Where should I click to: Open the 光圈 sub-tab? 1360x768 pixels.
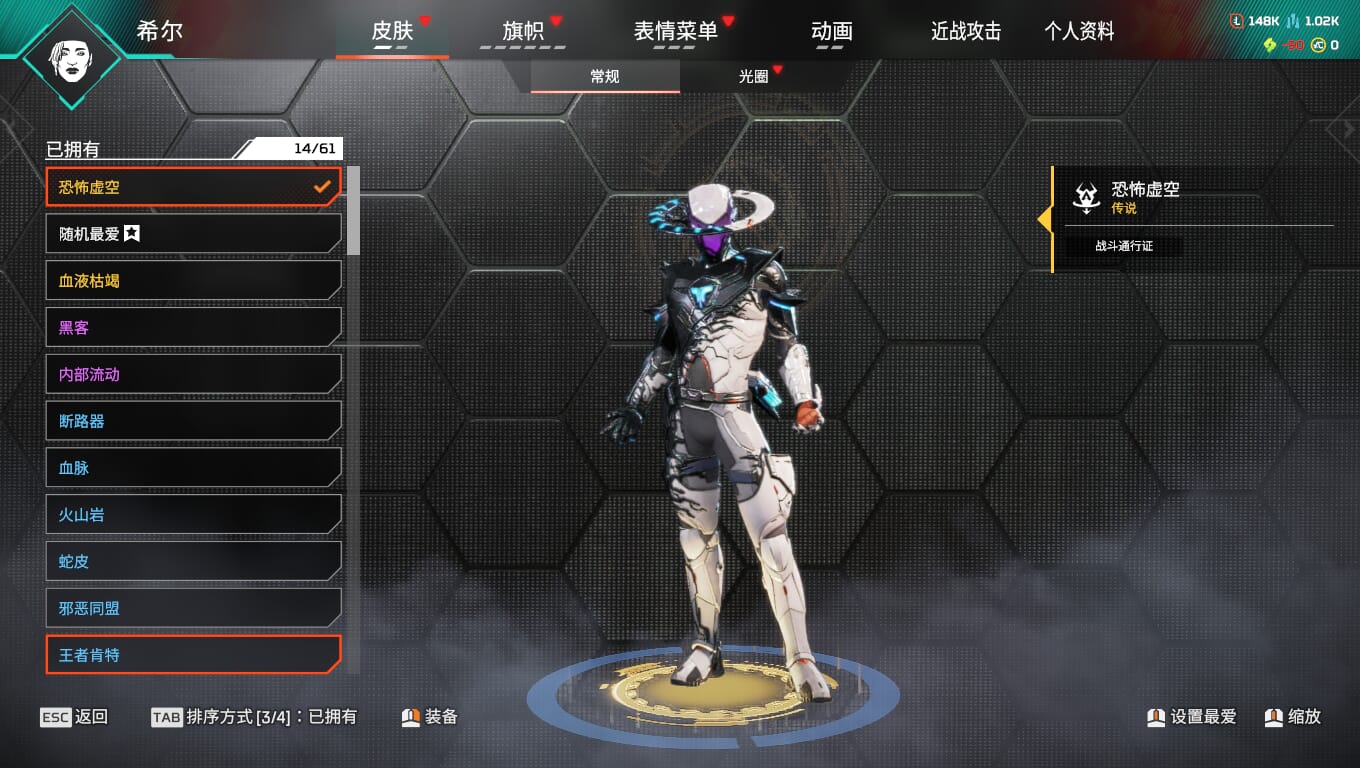click(x=753, y=77)
